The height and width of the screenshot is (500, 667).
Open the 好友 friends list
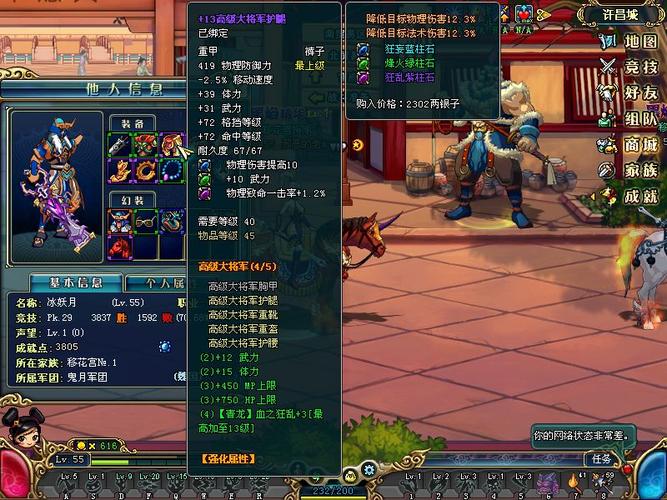pyautogui.click(x=630, y=93)
